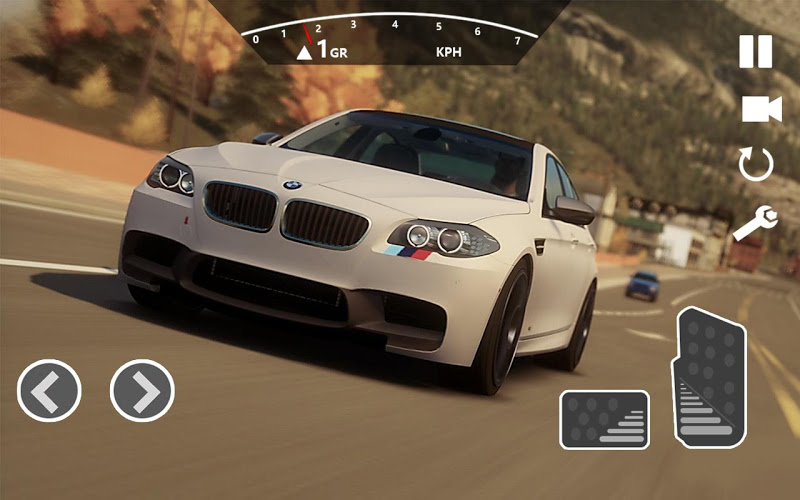Viewport: 800px width, 500px height.
Task: Reset the car with the circular arrow icon
Action: [x=756, y=164]
